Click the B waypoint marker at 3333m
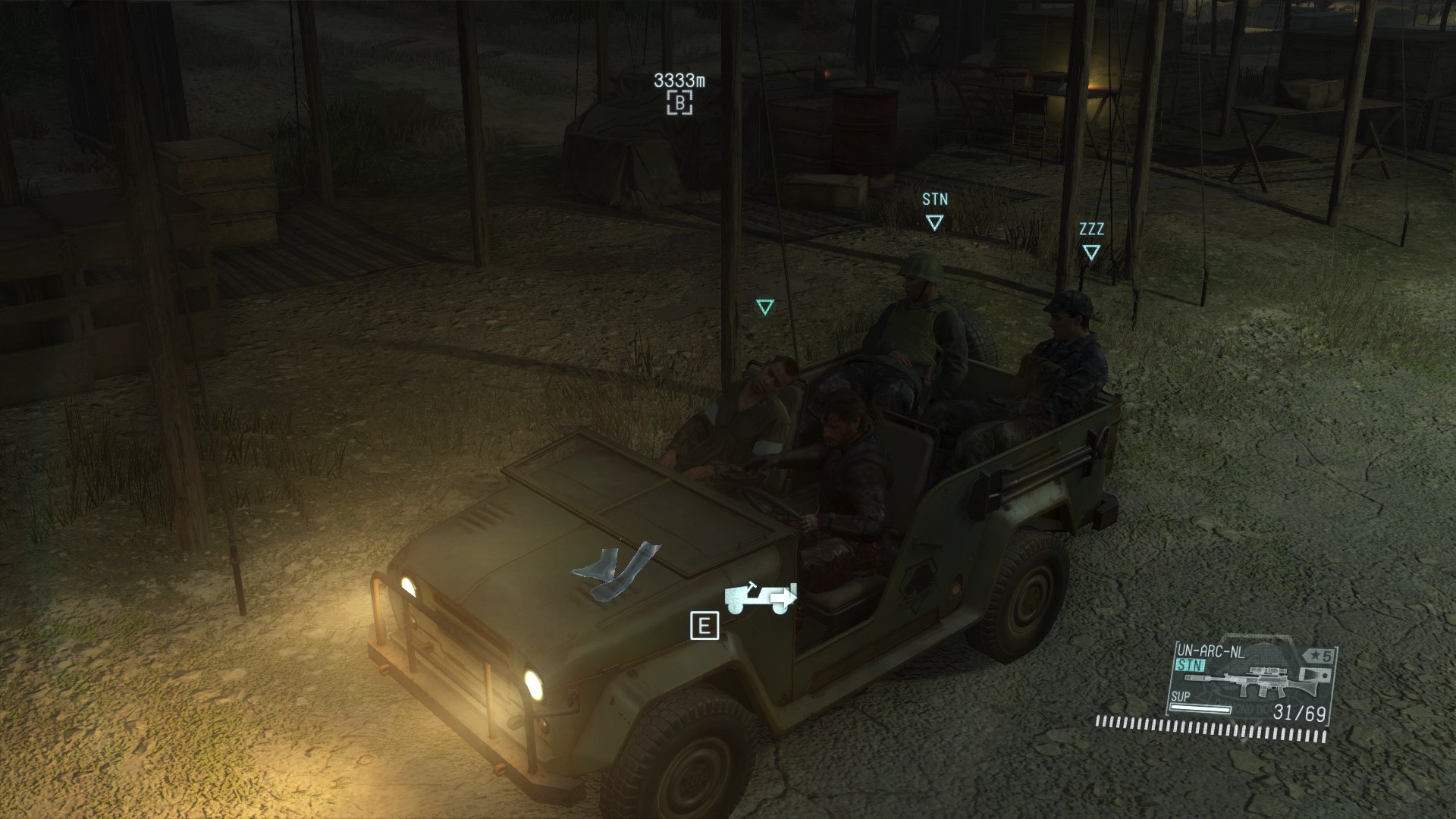1456x819 pixels. (679, 102)
